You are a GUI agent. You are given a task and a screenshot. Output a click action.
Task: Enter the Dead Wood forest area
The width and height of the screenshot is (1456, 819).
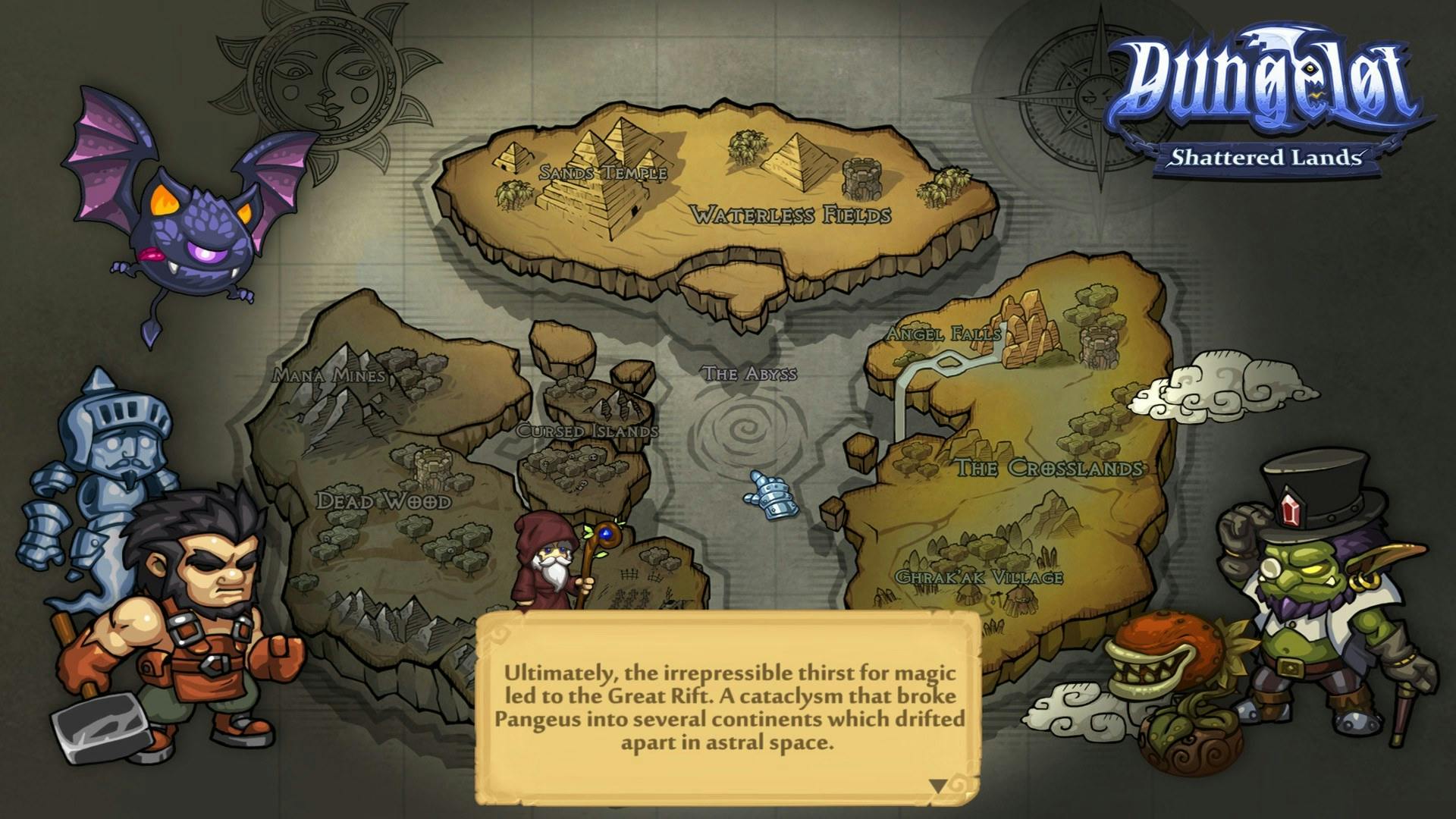[x=383, y=503]
